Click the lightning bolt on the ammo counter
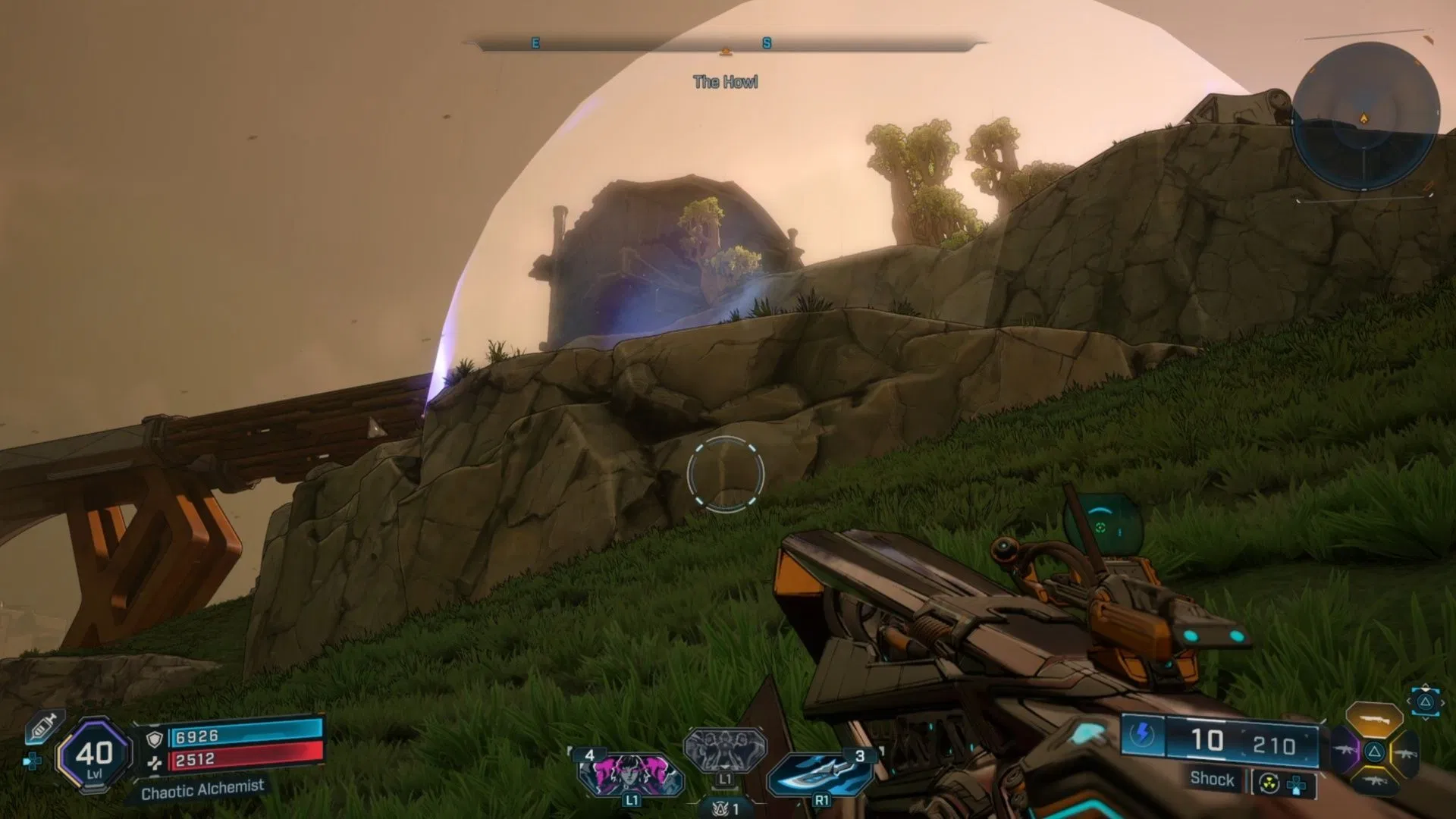 pyautogui.click(x=1143, y=732)
